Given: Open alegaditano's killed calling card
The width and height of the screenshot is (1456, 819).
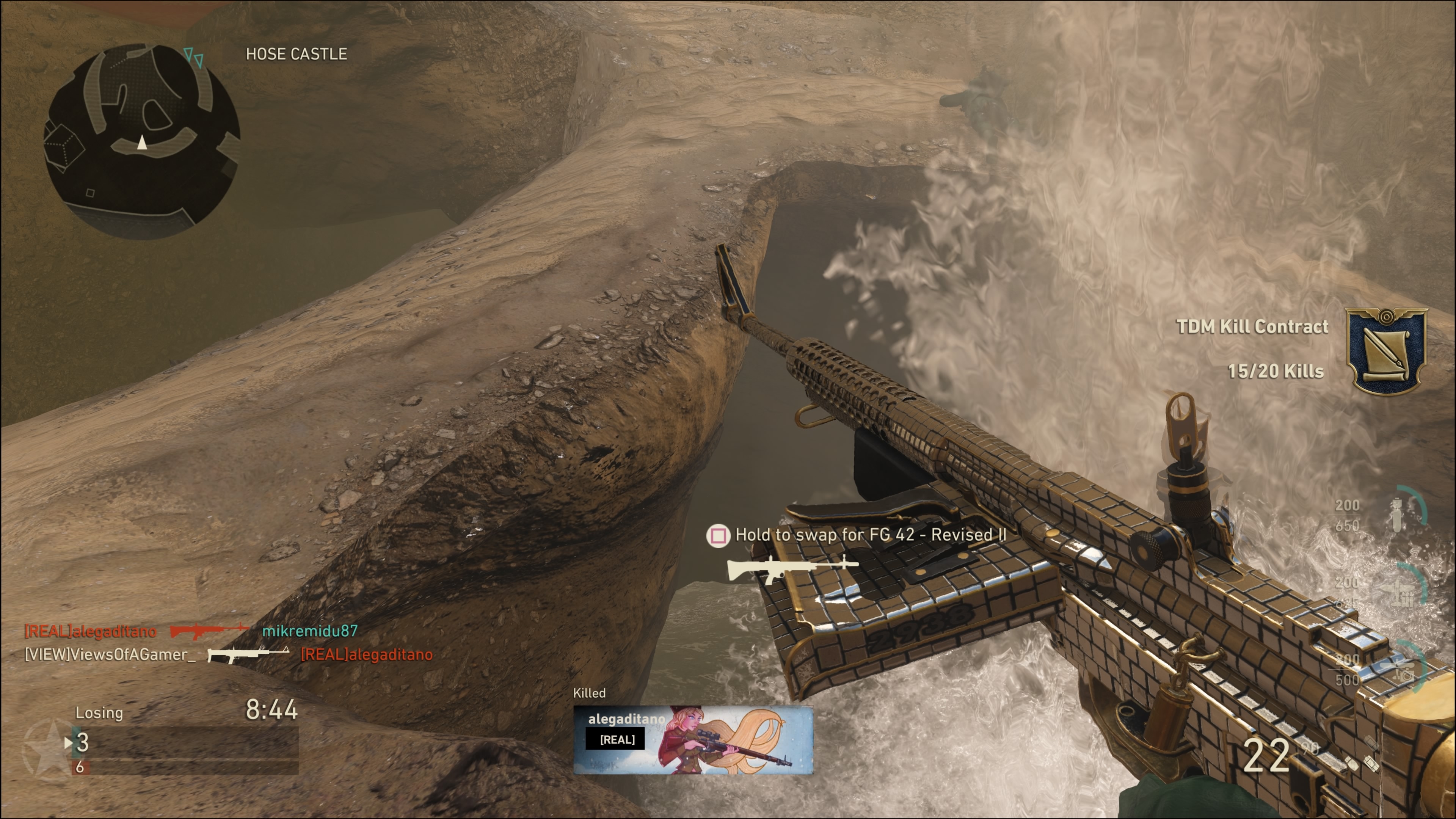Looking at the screenshot, I should (x=693, y=739).
